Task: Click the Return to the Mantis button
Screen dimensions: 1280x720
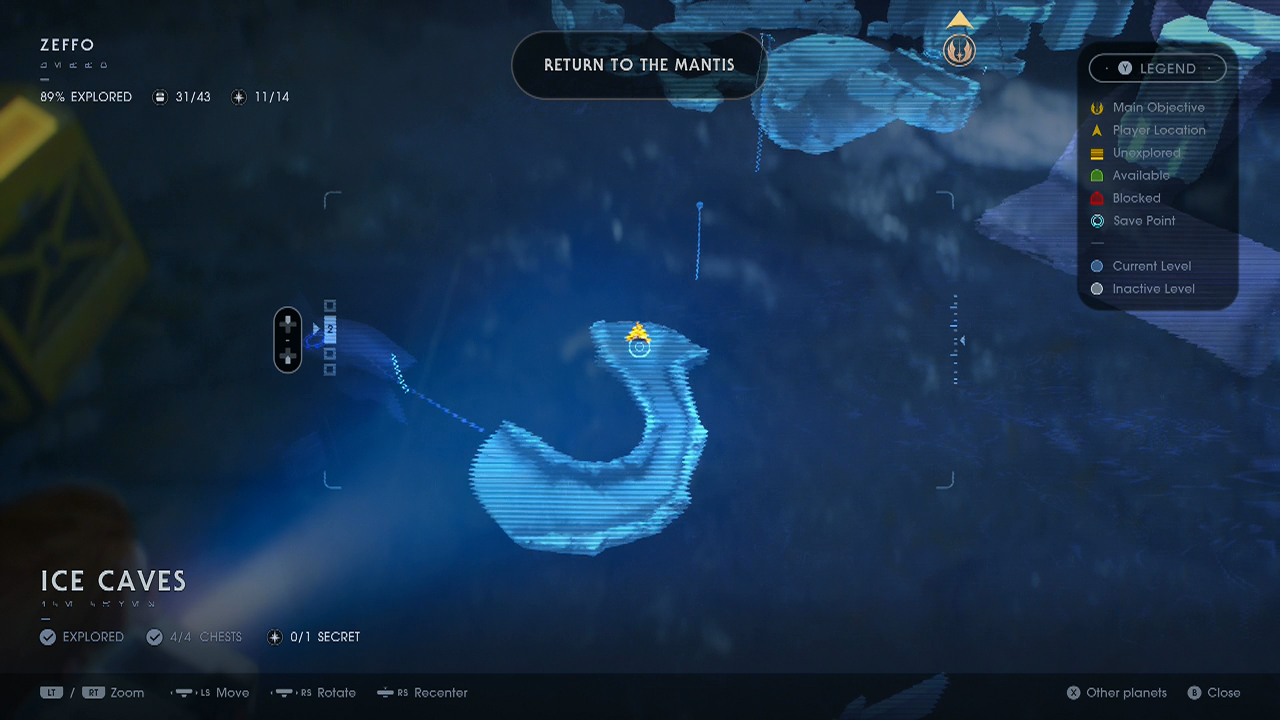Action: [639, 65]
